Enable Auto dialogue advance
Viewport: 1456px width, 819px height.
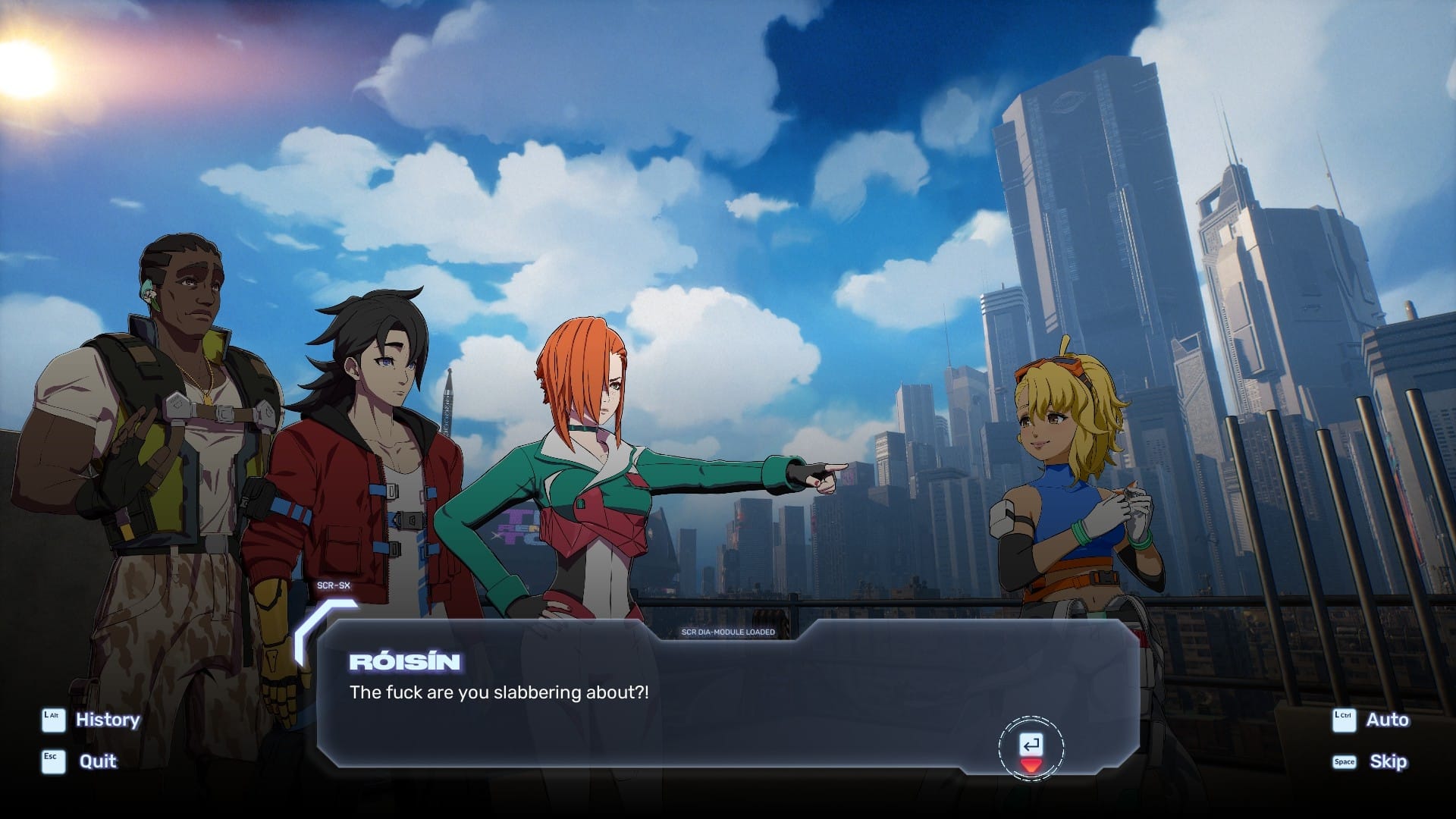coord(1387,720)
